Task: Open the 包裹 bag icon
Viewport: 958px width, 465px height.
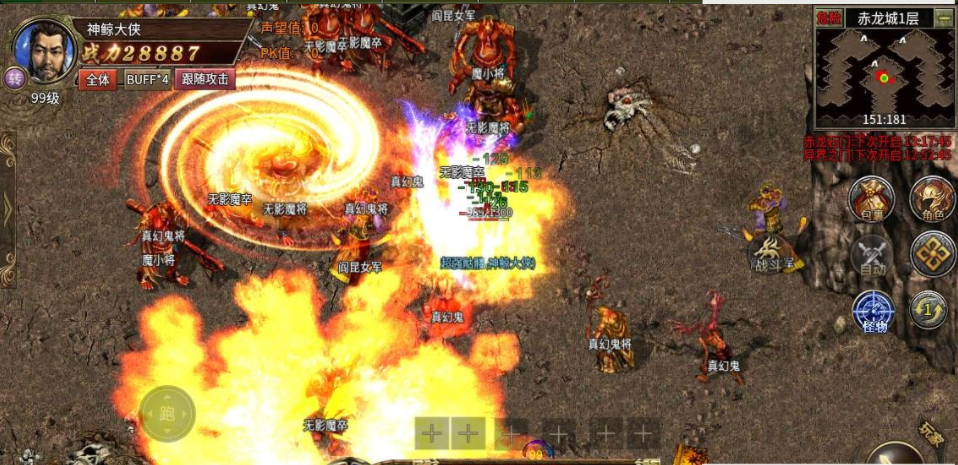Action: tap(871, 198)
